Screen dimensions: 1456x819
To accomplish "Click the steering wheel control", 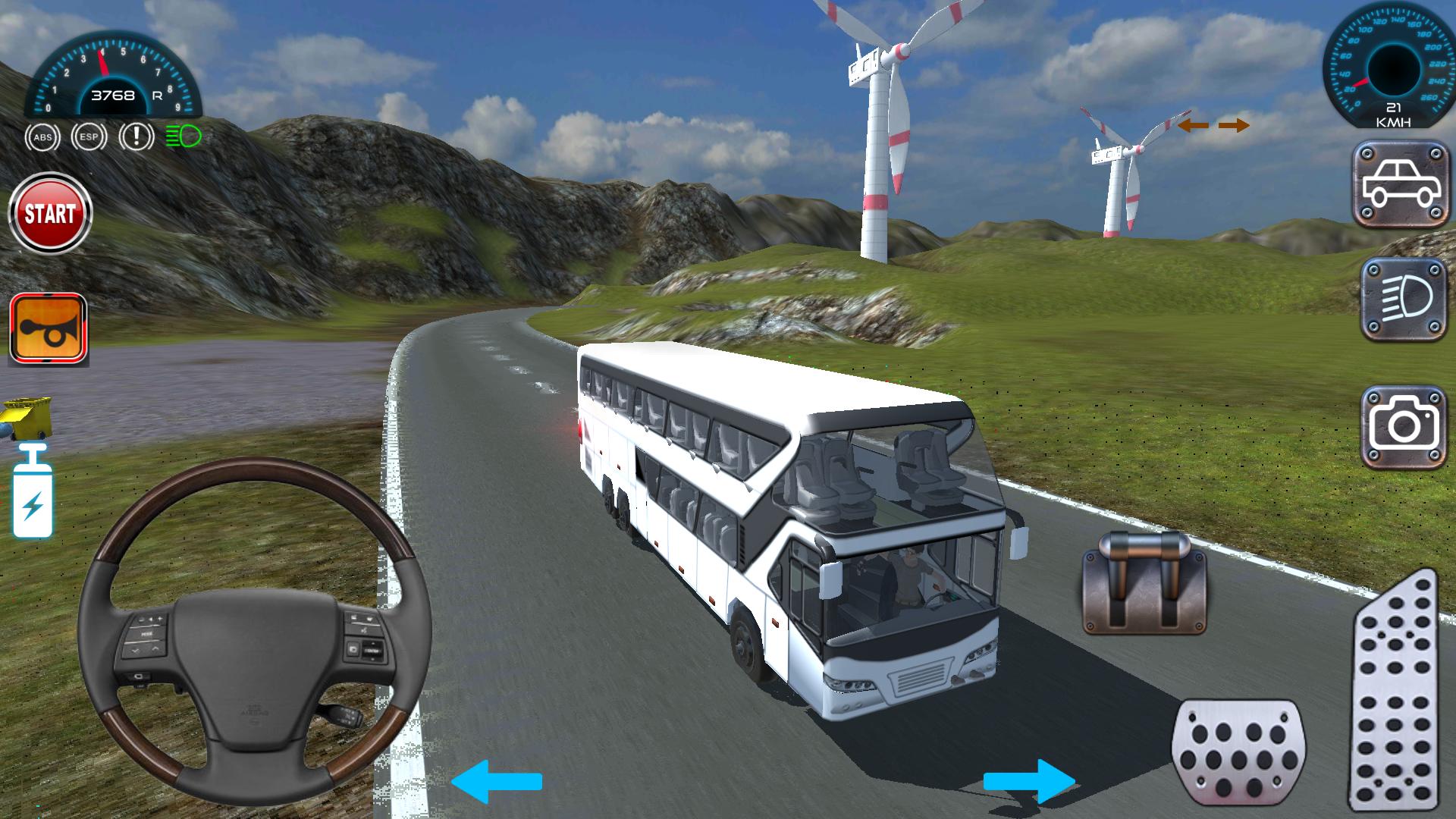I will [255, 631].
